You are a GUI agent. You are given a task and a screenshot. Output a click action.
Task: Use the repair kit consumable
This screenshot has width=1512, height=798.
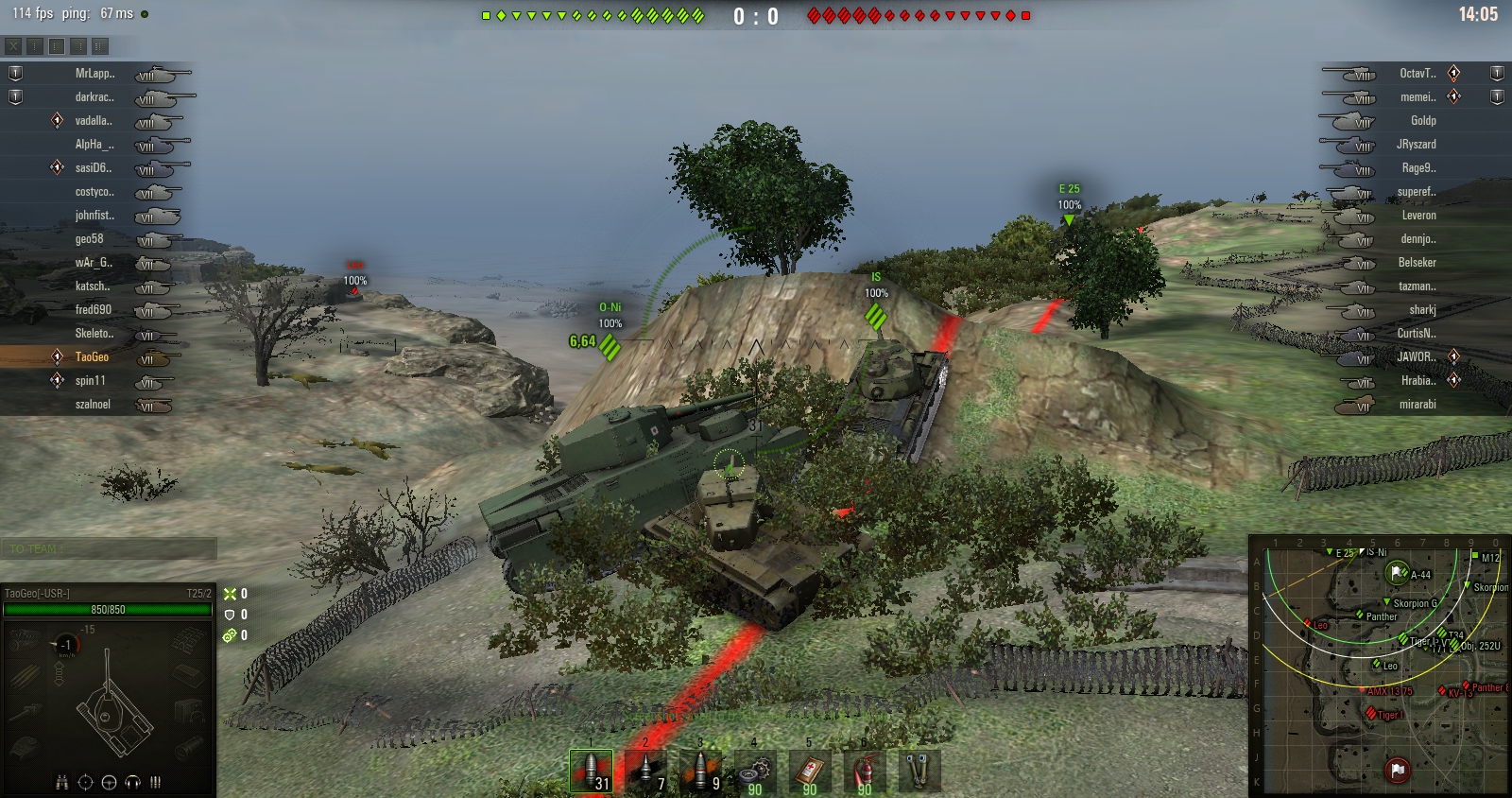pyautogui.click(x=755, y=771)
